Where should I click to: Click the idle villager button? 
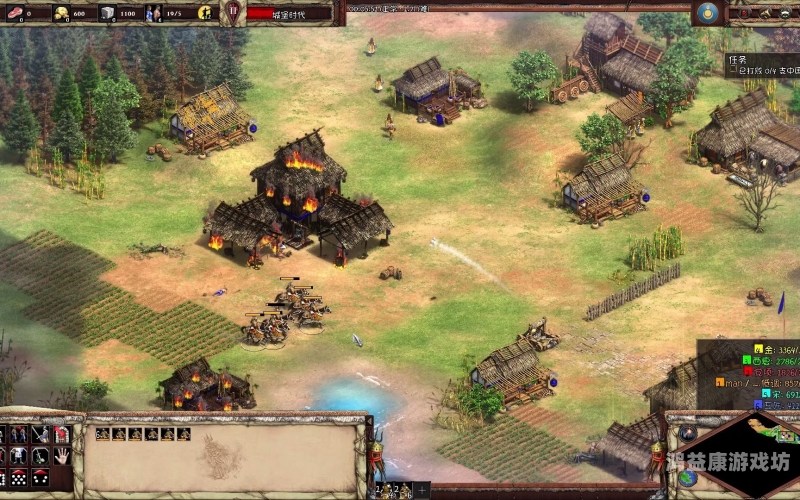coord(204,13)
